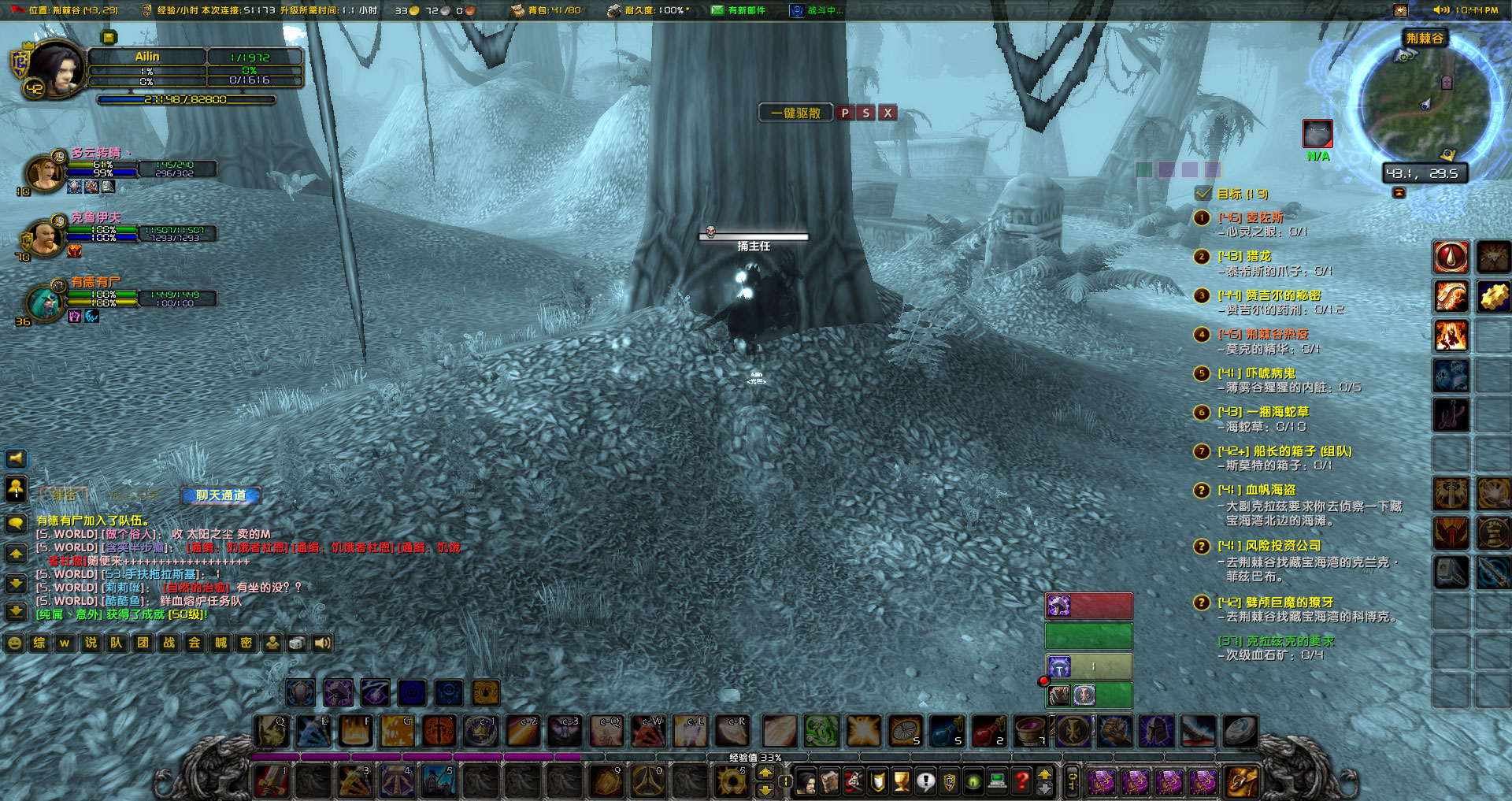Image resolution: width=1512 pixels, height=801 pixels.
Task: Click the chat scroll-down arrow
Action: pyautogui.click(x=16, y=583)
